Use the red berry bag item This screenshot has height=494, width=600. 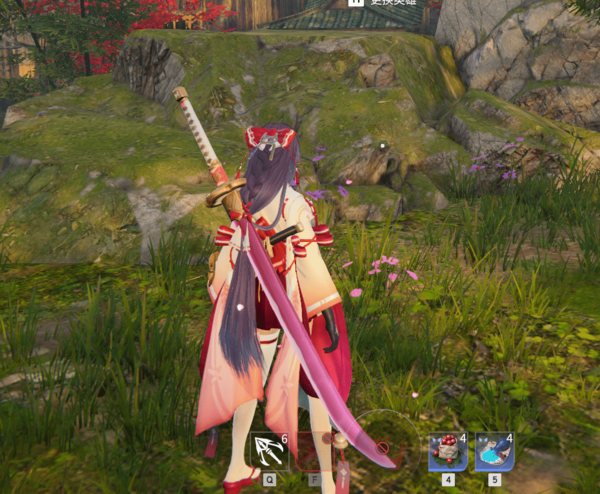[447, 452]
